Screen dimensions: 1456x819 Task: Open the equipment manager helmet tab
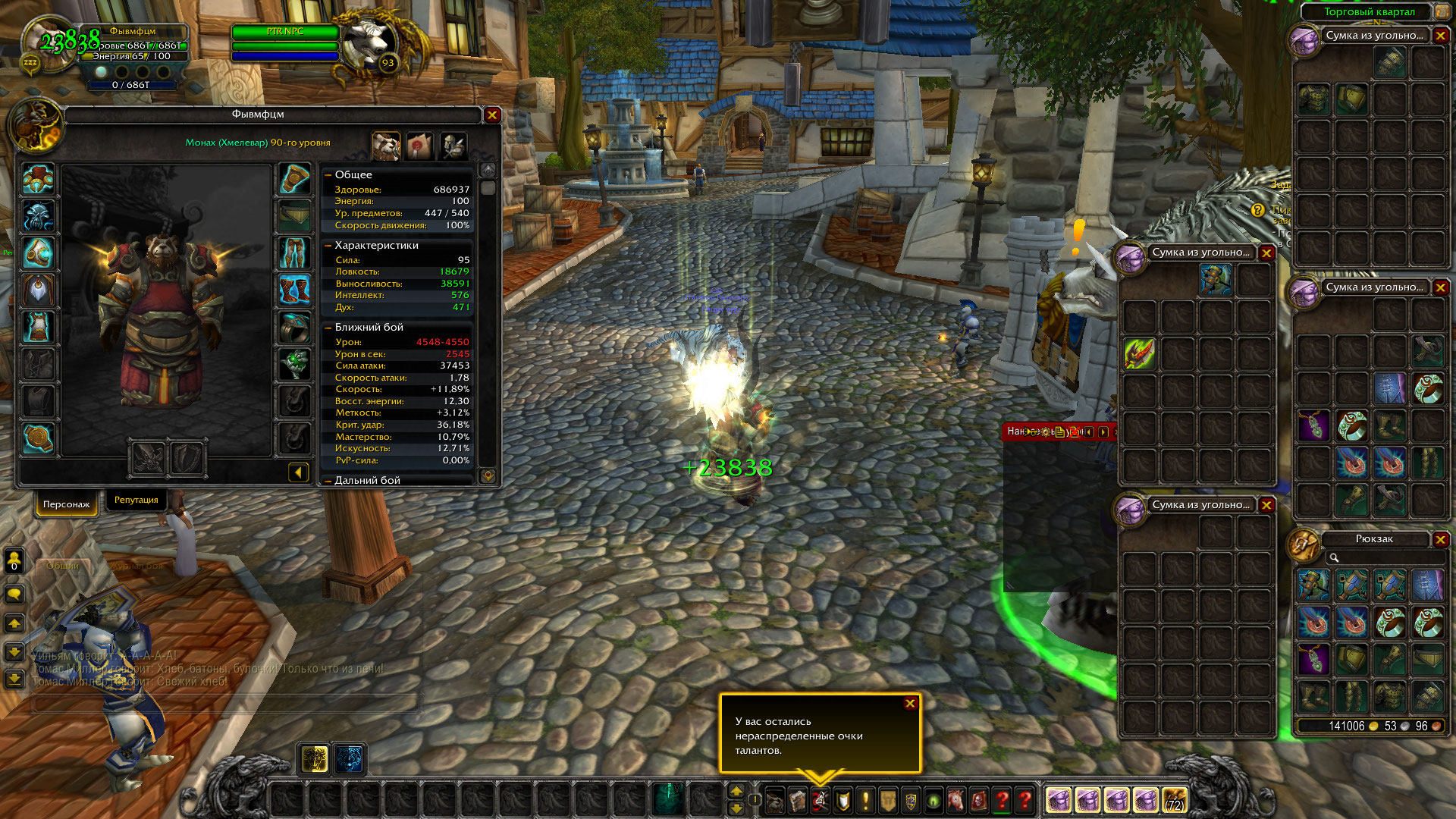pyautogui.click(x=453, y=146)
